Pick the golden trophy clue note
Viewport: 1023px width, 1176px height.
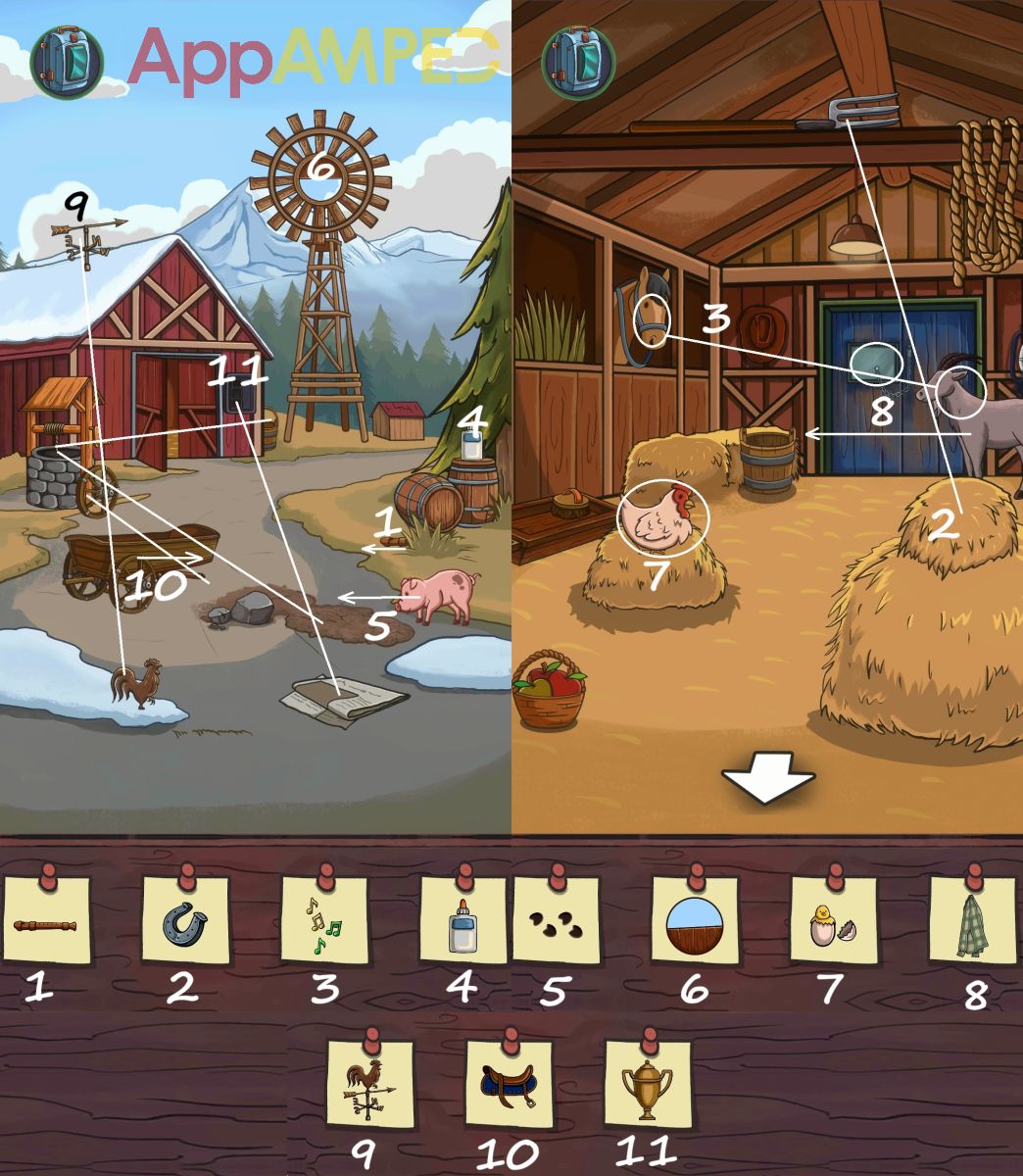tap(648, 1085)
